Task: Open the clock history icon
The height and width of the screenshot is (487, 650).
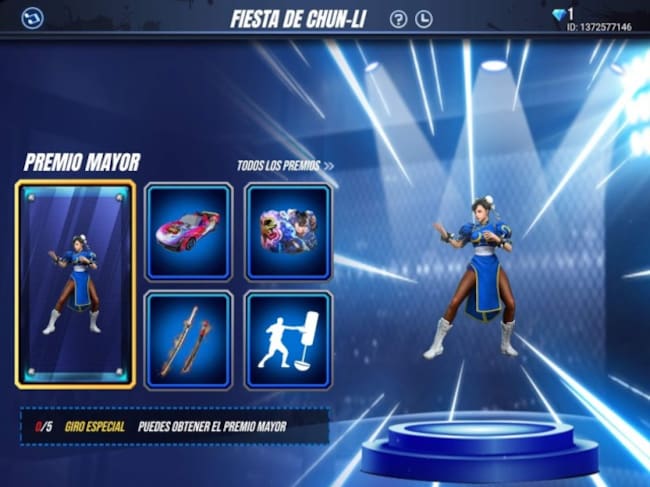Action: (x=424, y=19)
